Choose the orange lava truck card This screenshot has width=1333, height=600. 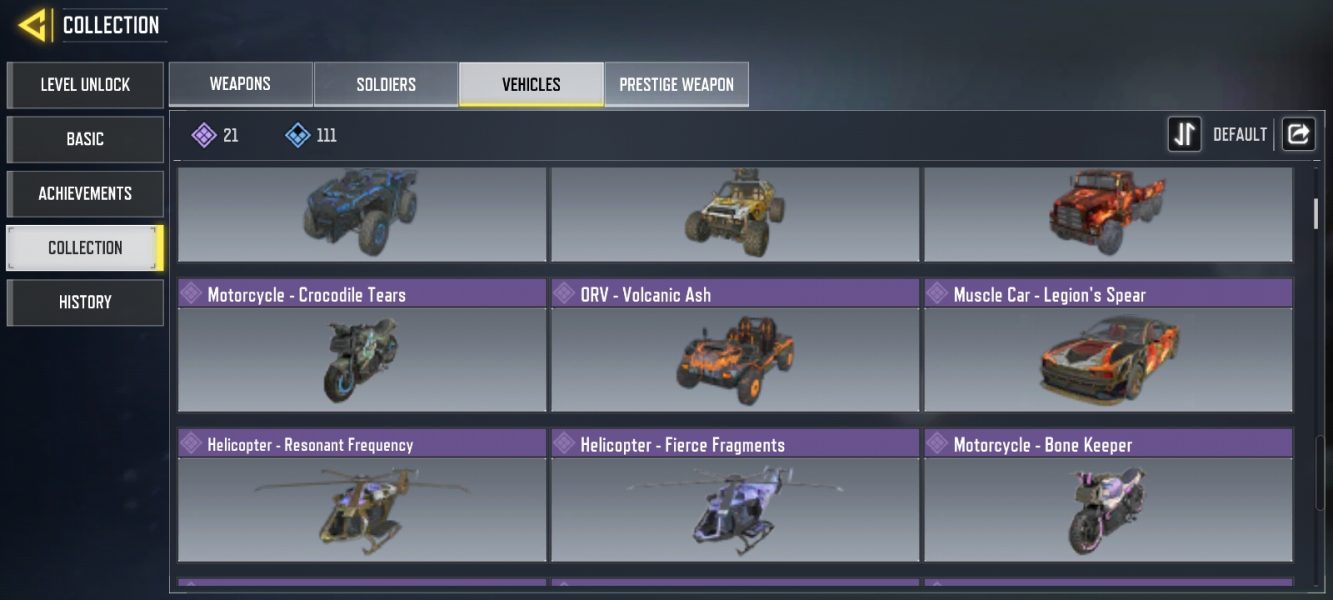click(1108, 213)
